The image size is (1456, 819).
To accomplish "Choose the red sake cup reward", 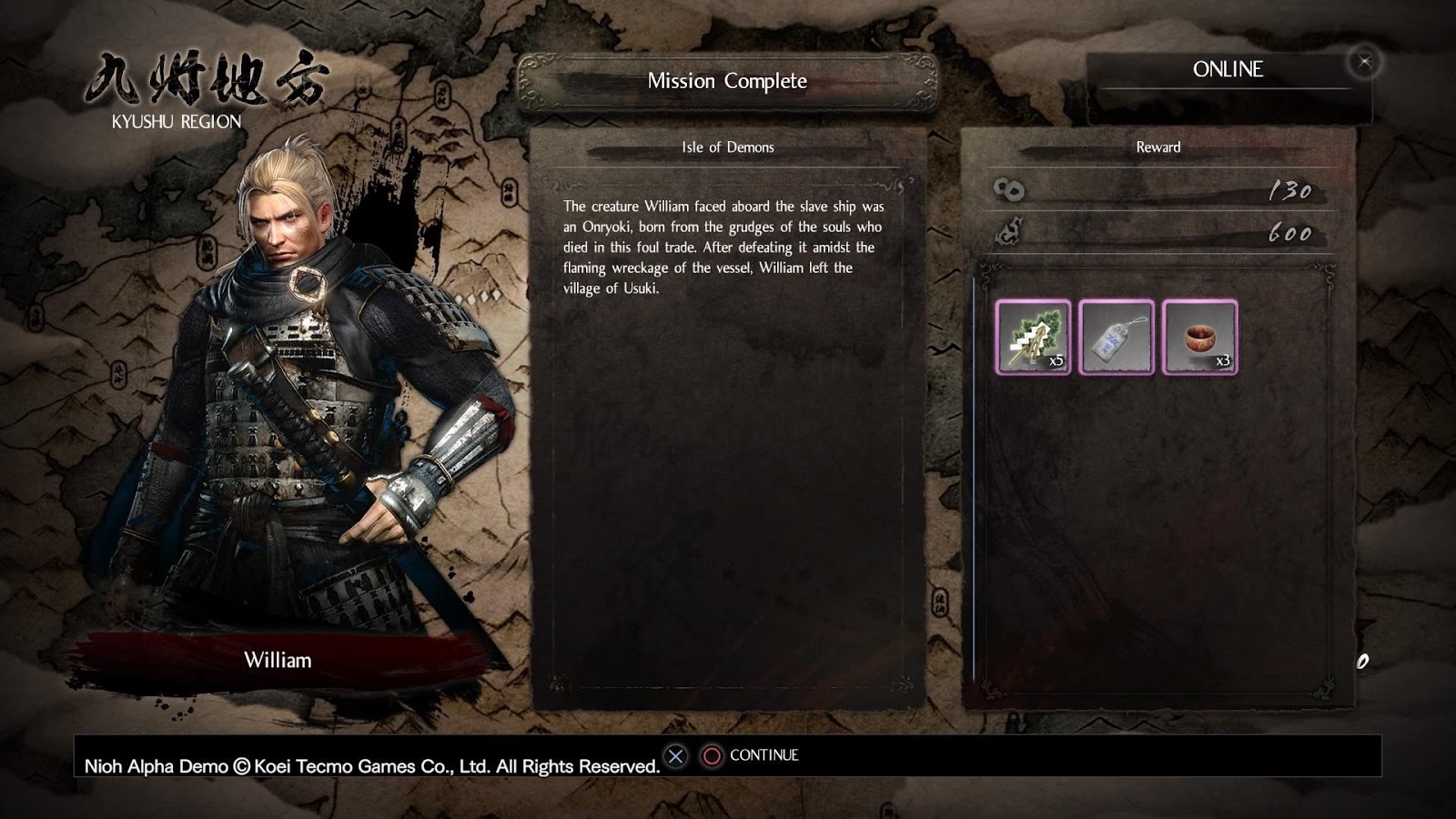I will click(x=1200, y=338).
